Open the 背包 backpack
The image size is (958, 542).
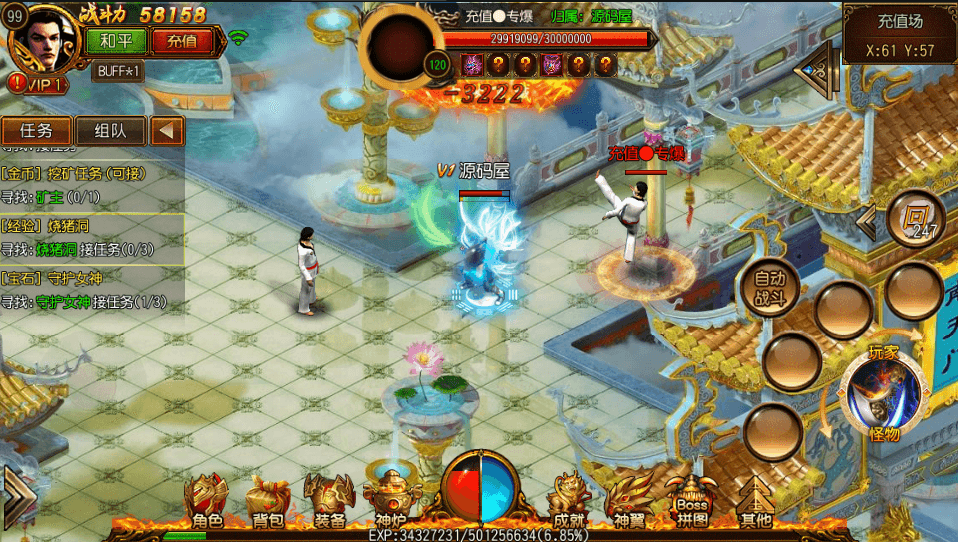pos(267,501)
